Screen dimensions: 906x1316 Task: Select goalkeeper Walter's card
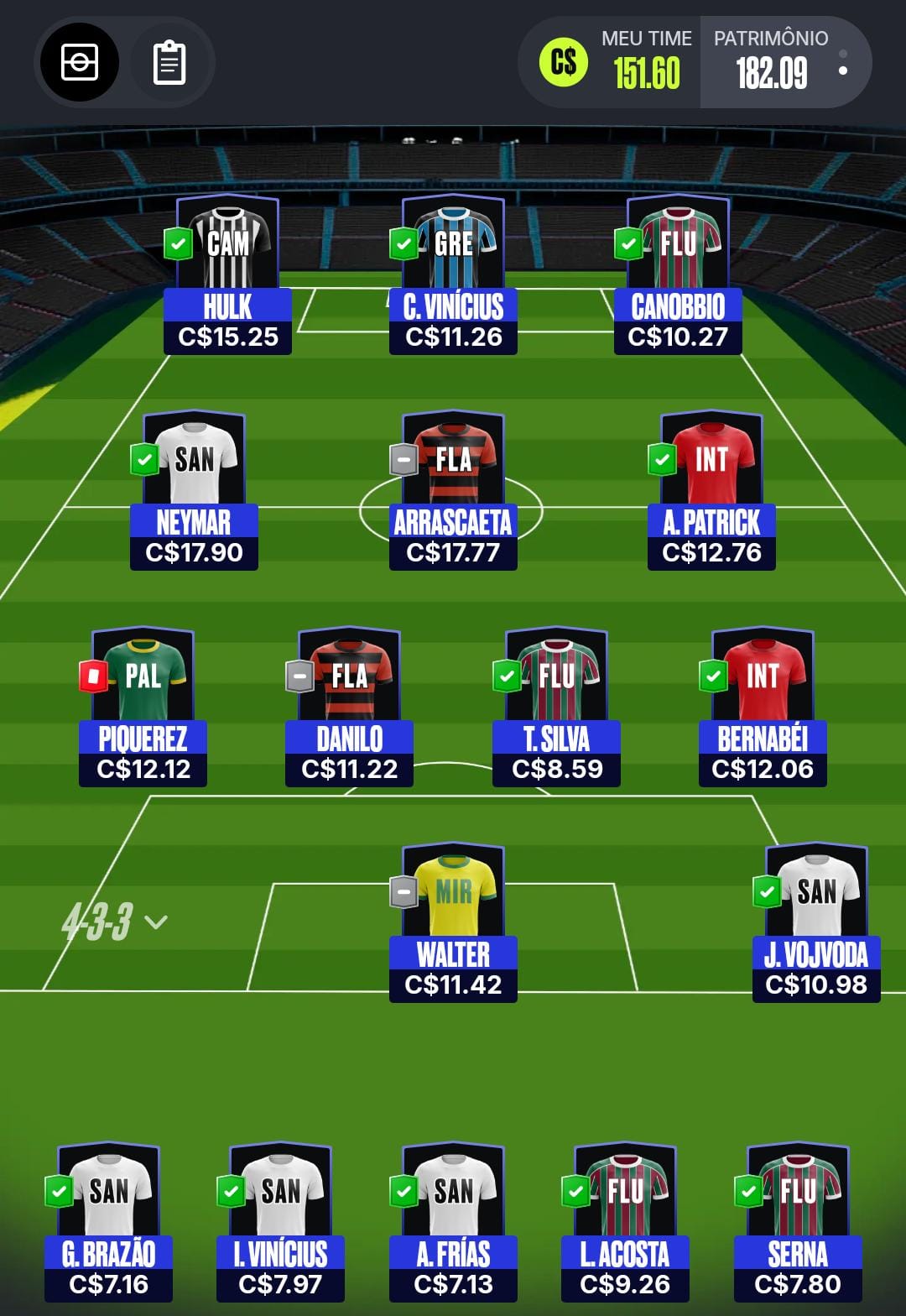pos(453,923)
